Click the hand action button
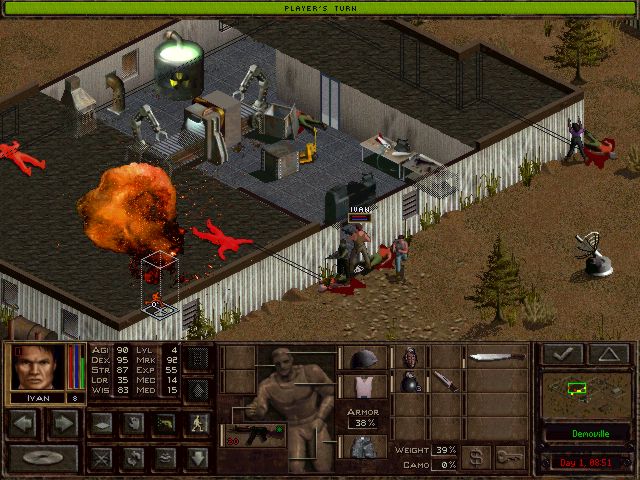Viewport: 640px width, 480px height. (x=132, y=423)
